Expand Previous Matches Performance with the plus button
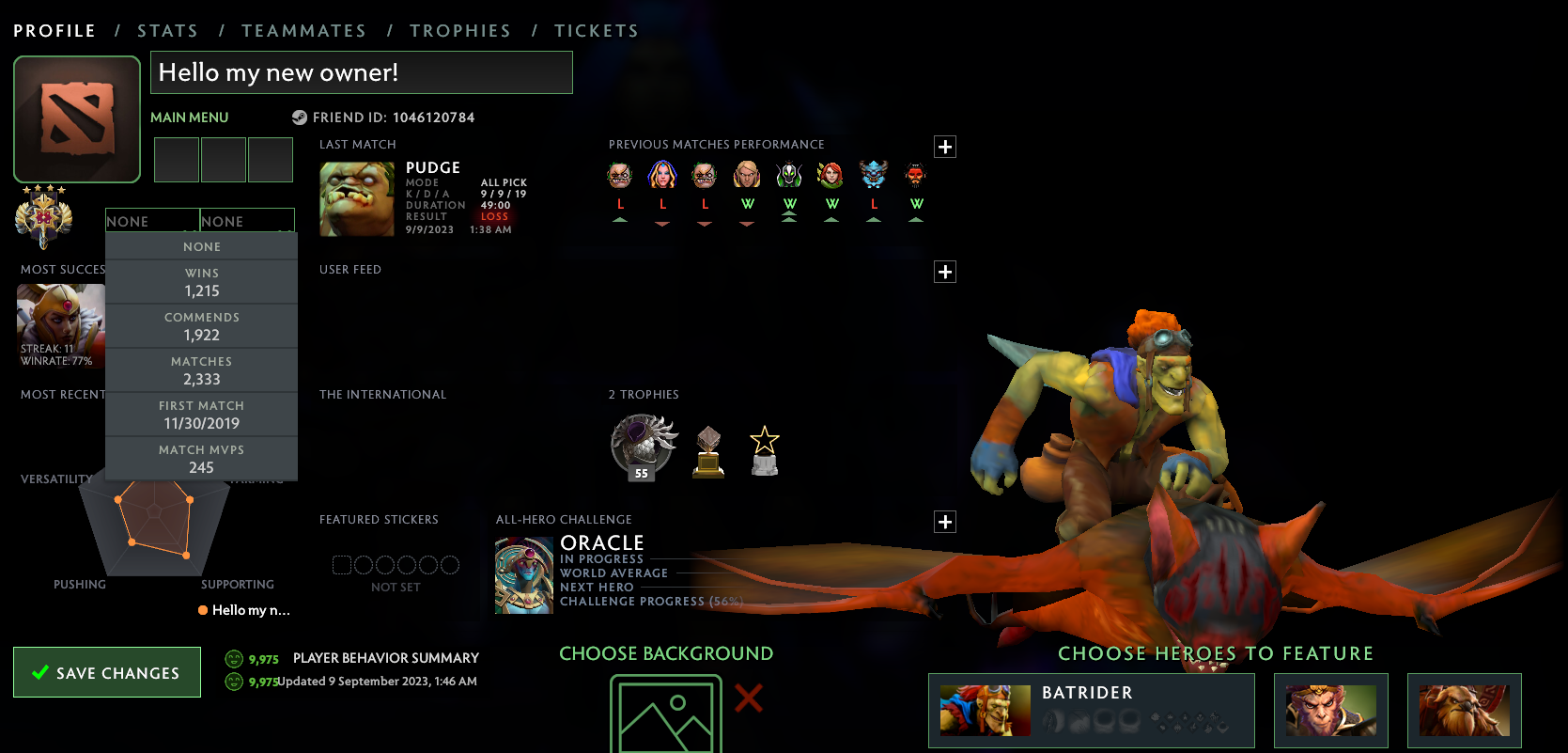Viewport: 1568px width, 753px height. pyautogui.click(x=944, y=147)
